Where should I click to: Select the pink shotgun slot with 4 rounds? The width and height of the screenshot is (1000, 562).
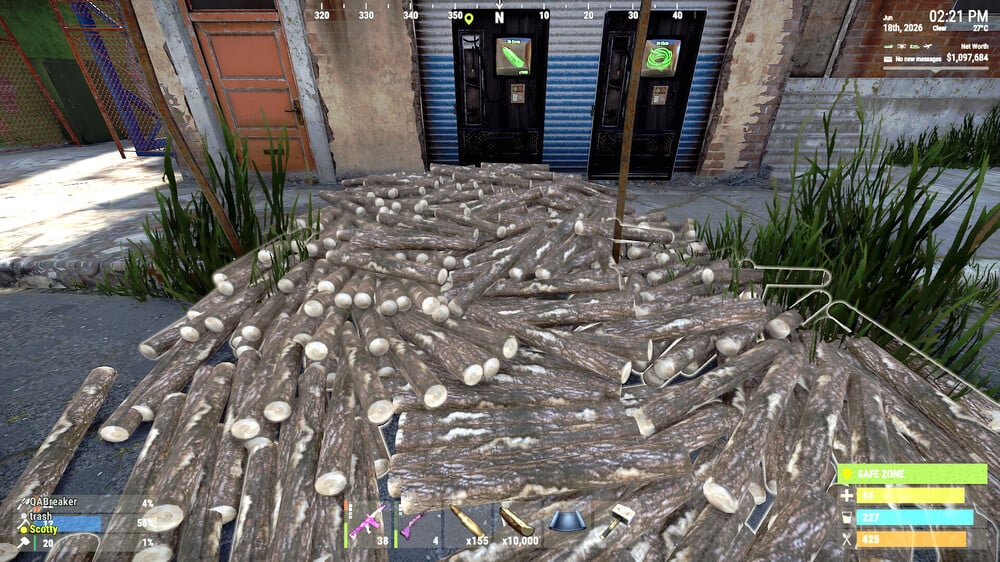pos(413,523)
